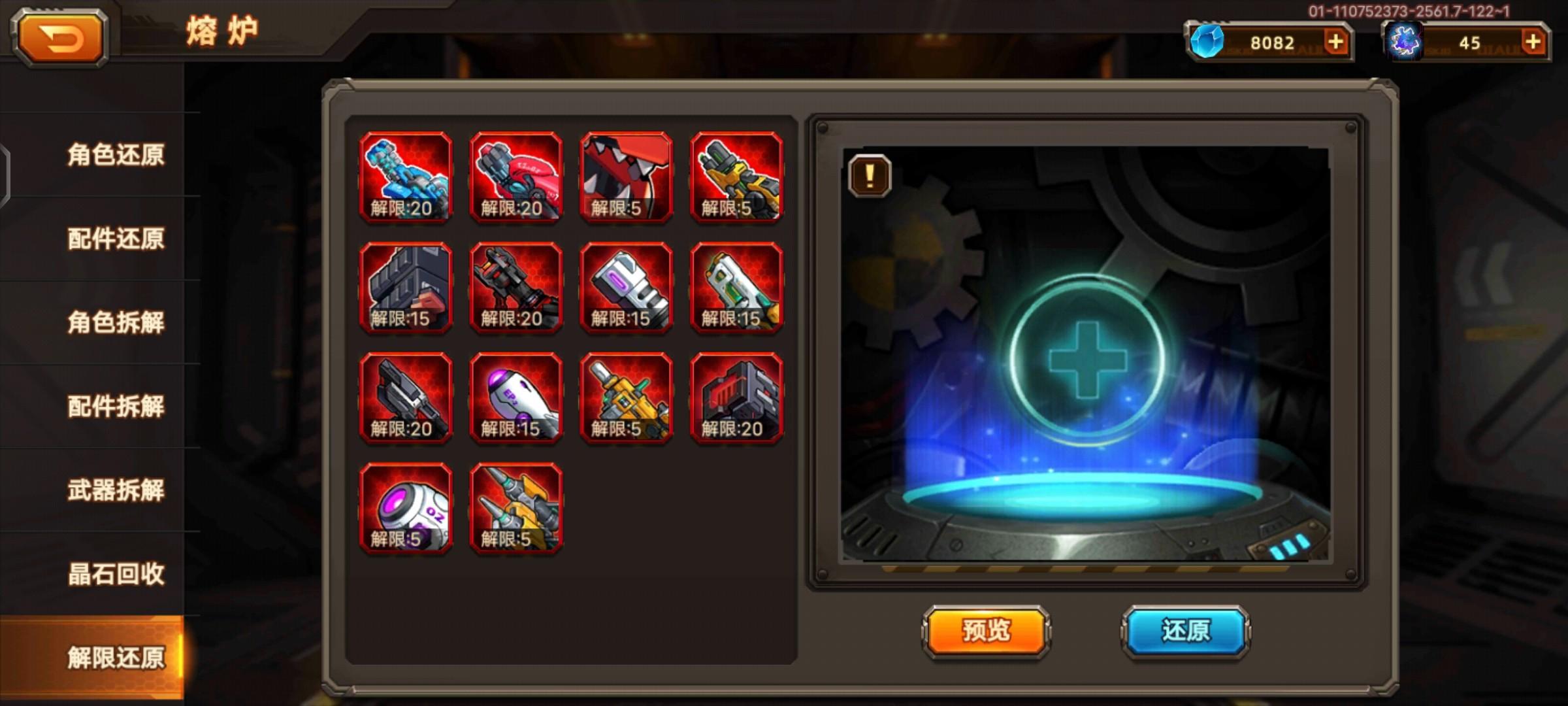
Task: Select the red shark-jaw weapon marked 解限:5
Action: point(626,175)
